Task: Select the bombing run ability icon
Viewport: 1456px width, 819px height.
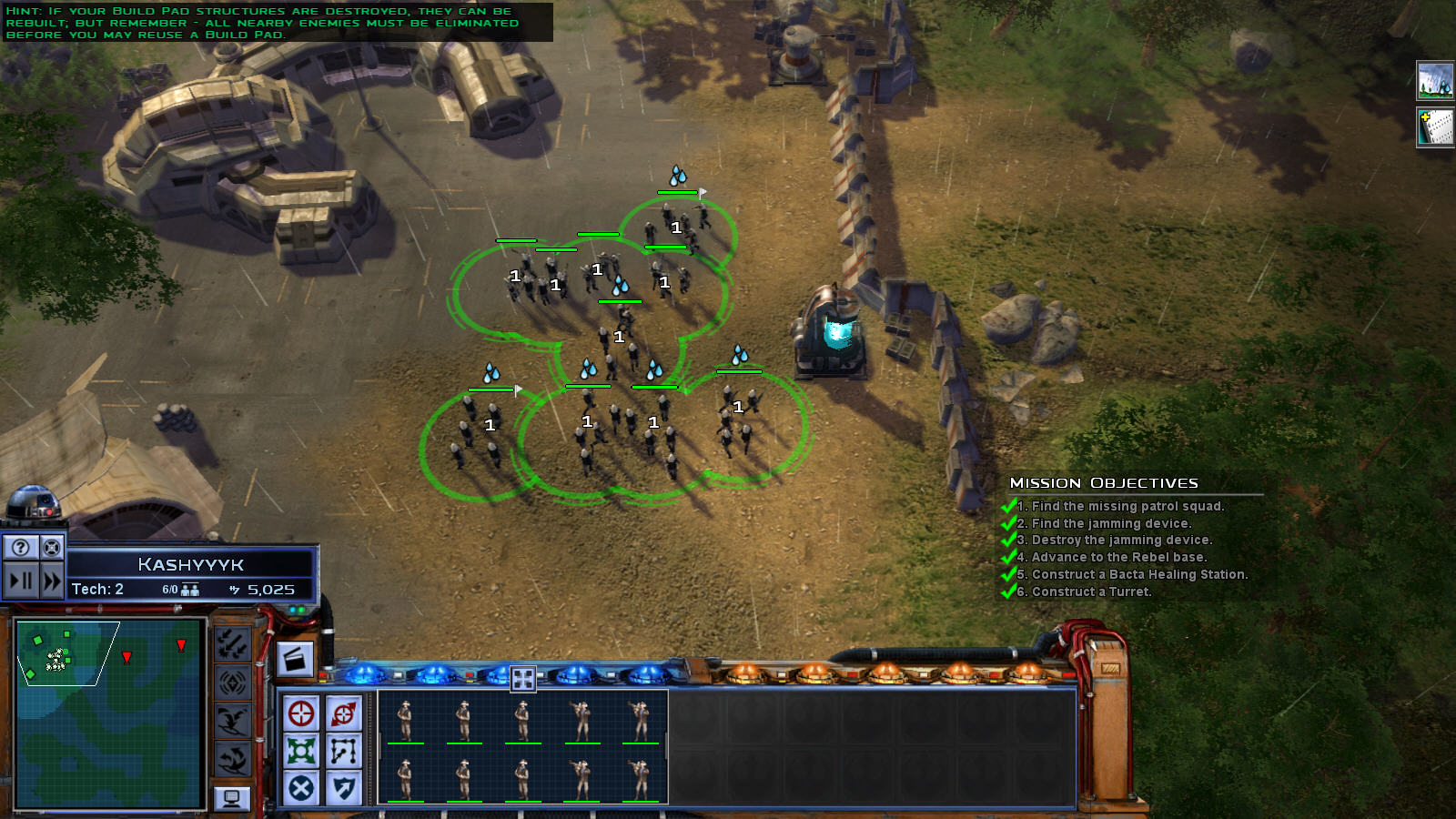Action: pyautogui.click(x=233, y=644)
